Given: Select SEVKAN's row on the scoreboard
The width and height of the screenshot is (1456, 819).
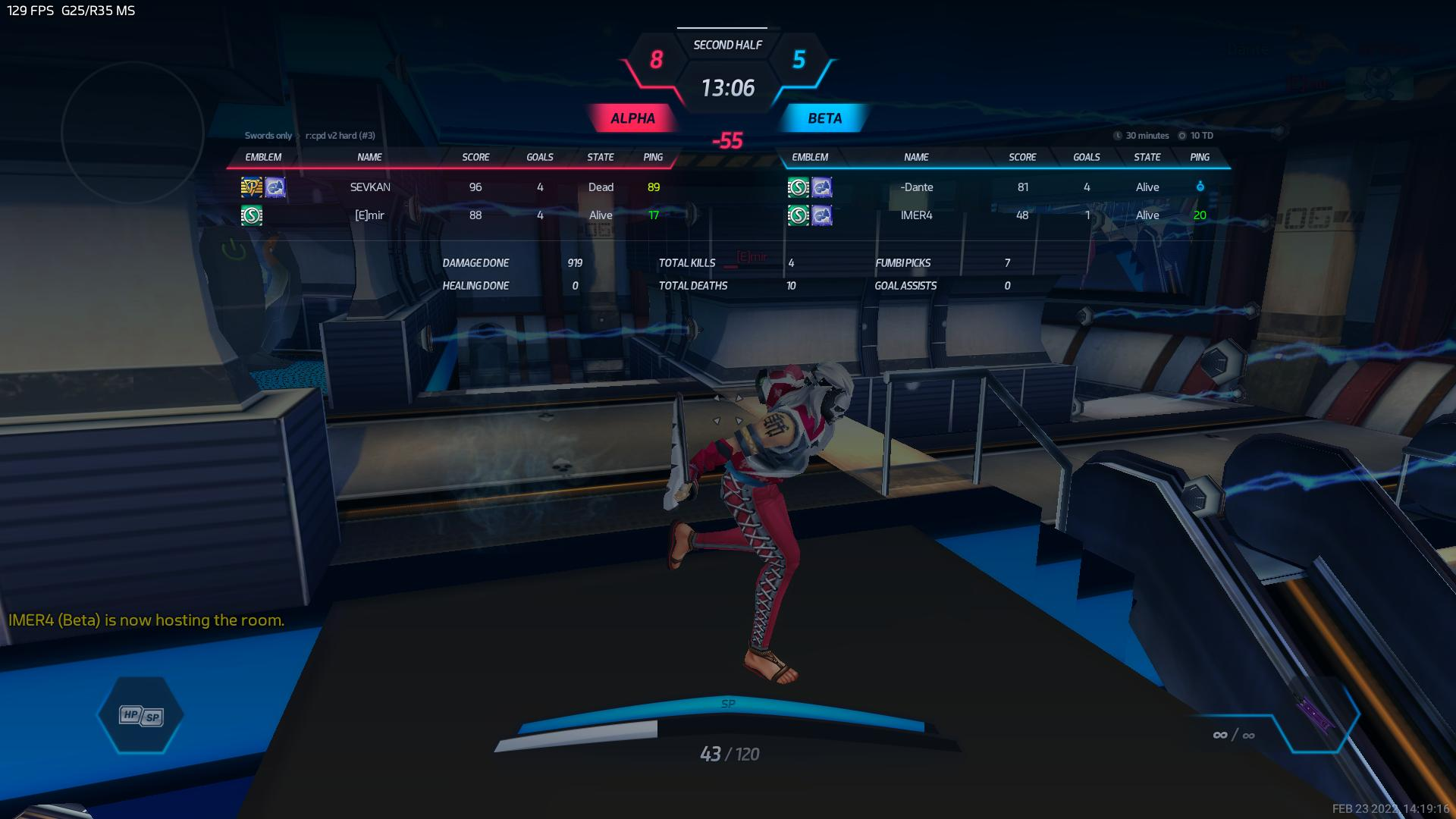Looking at the screenshot, I should pos(370,187).
